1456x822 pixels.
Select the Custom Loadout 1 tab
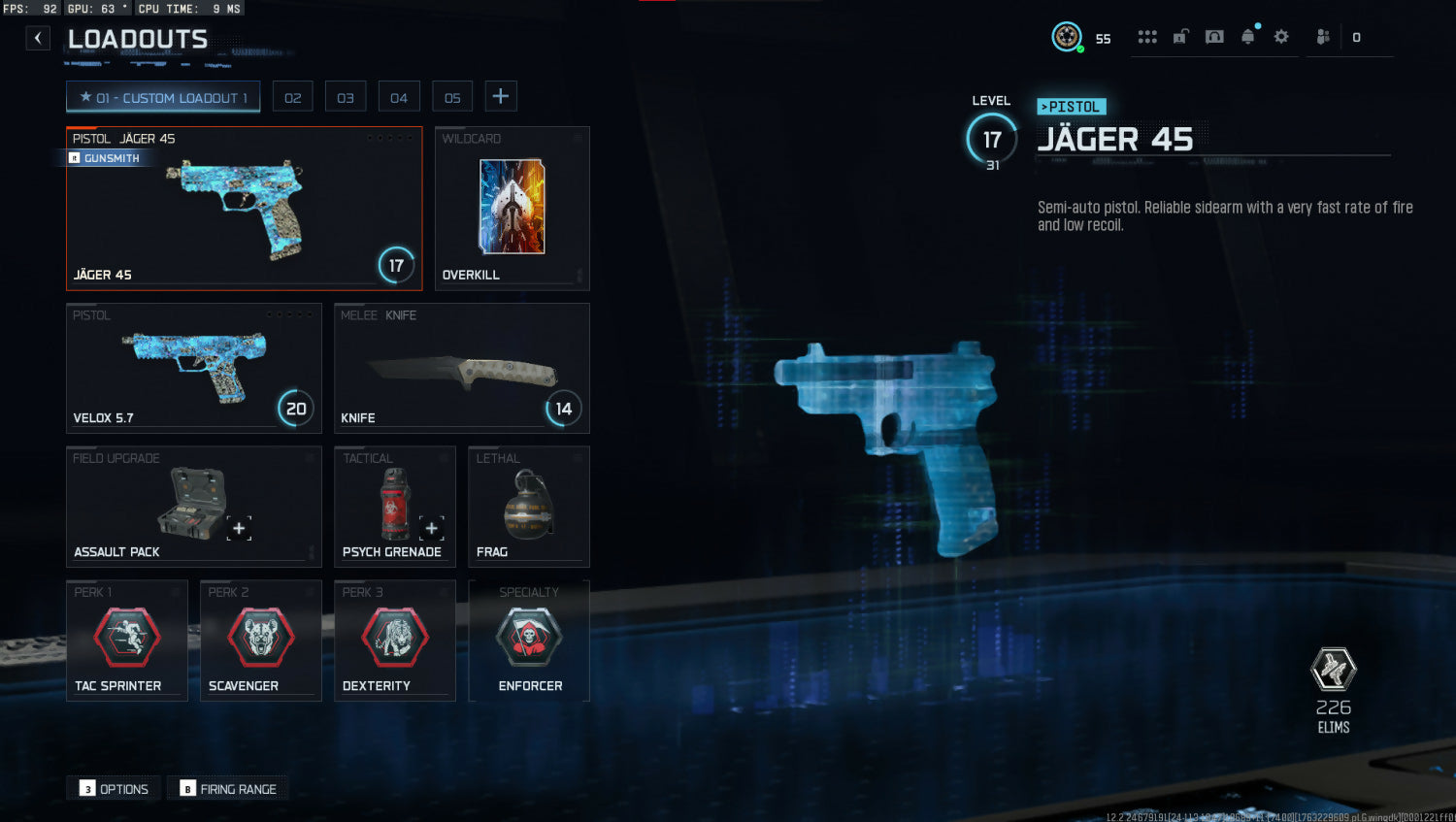coord(163,97)
